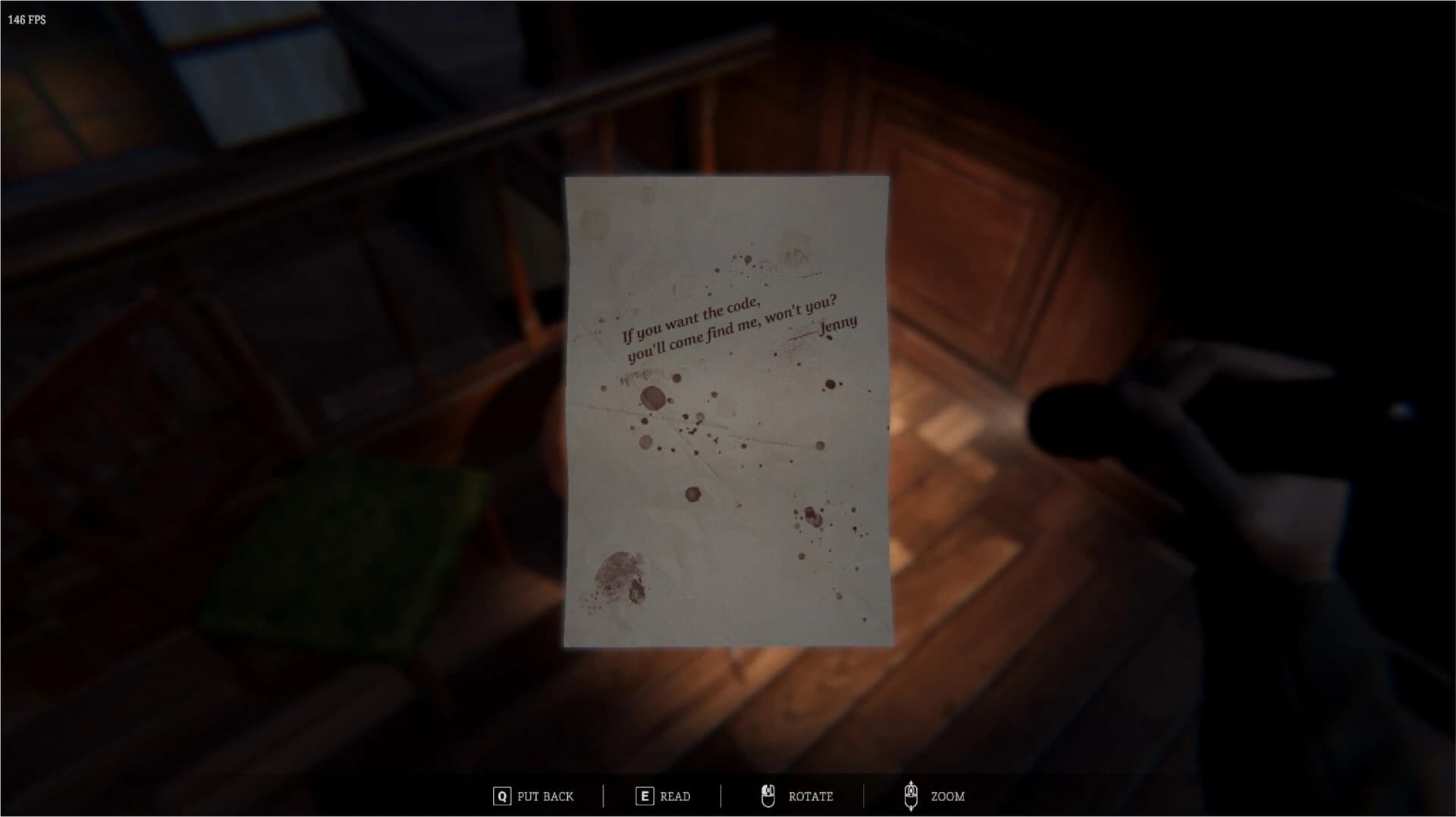Click the scroll wheel on the Rotate mouse icon
1456x817 pixels.
pyautogui.click(x=768, y=790)
